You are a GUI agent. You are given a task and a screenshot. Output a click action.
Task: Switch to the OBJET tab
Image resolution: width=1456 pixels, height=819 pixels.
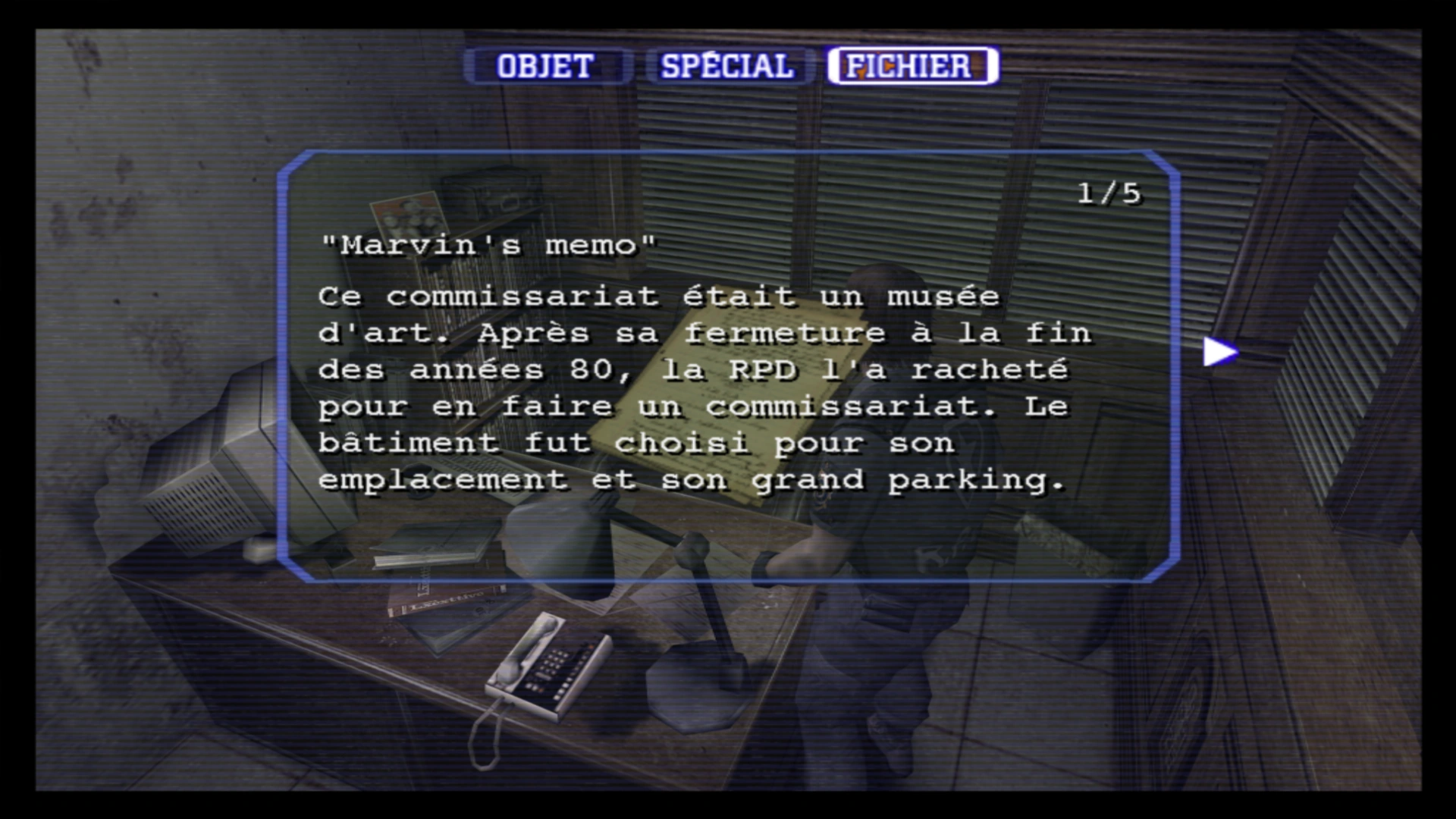(544, 65)
